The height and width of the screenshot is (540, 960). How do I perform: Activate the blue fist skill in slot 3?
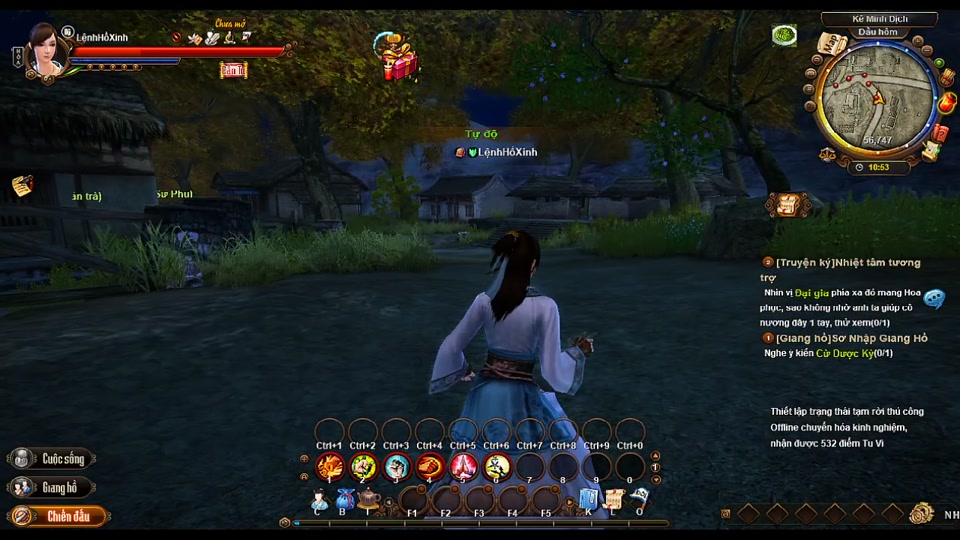tap(397, 466)
